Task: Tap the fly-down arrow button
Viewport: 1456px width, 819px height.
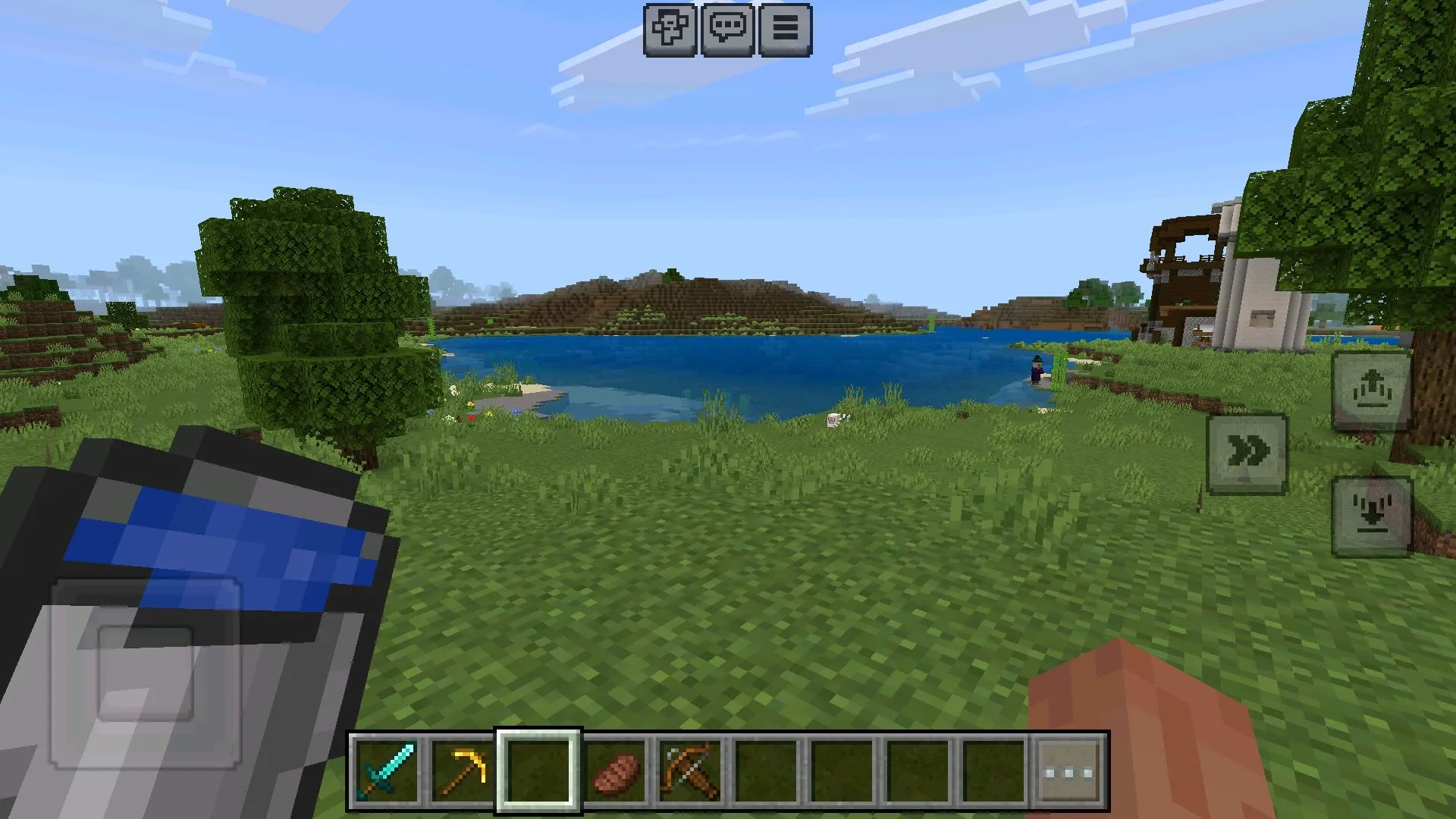Action: [1371, 517]
